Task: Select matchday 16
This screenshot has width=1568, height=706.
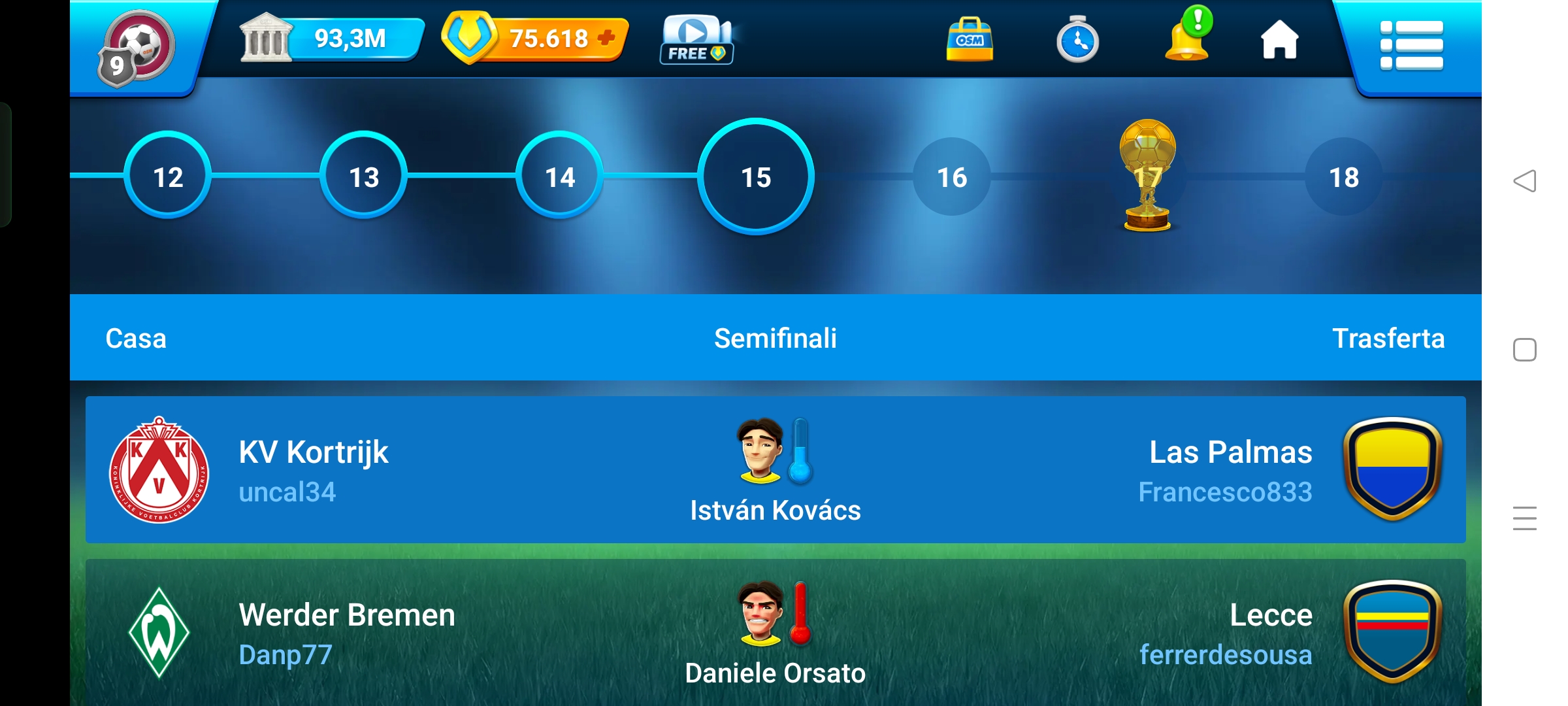Action: point(952,176)
